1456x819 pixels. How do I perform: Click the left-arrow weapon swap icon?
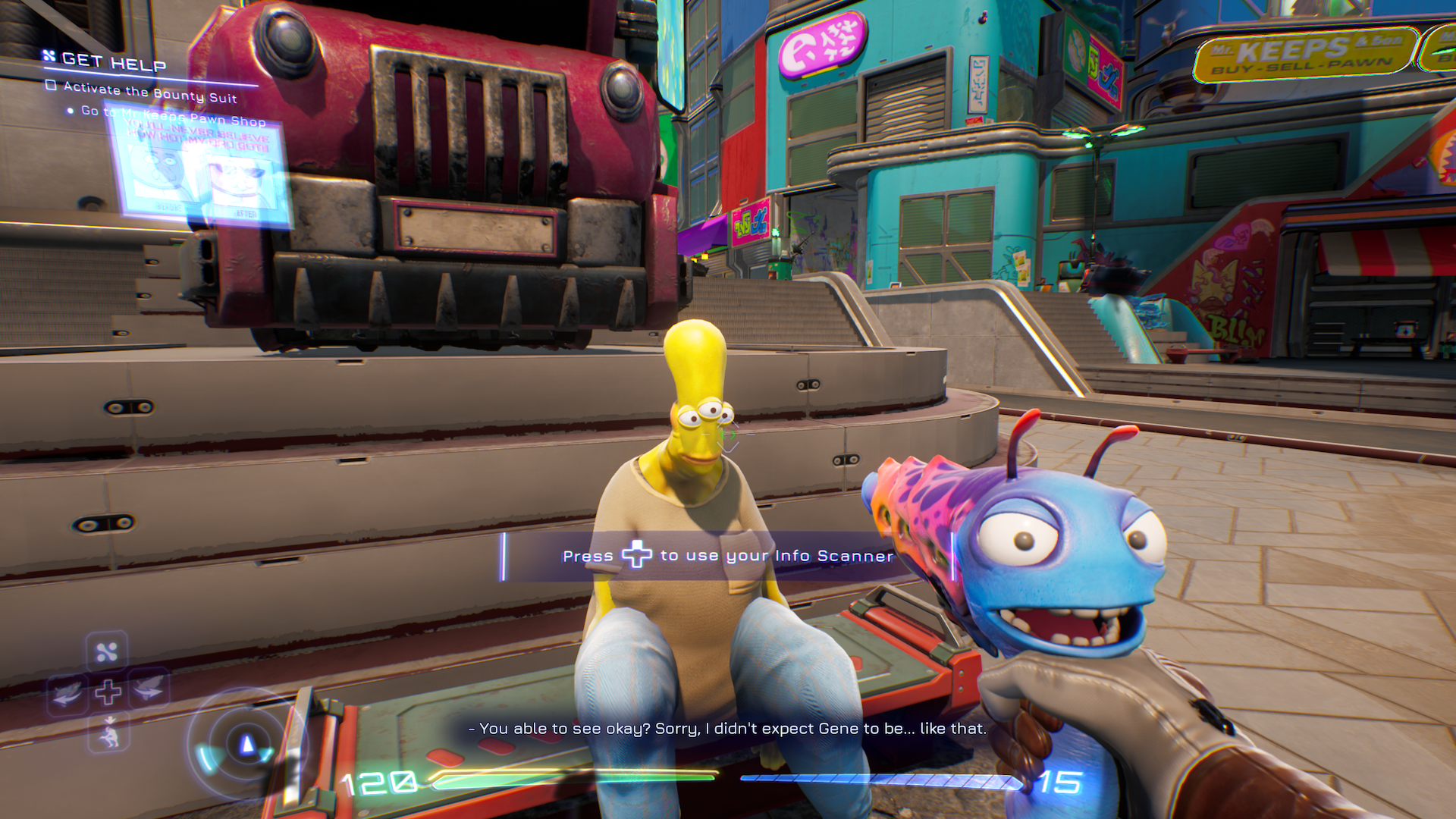[68, 691]
